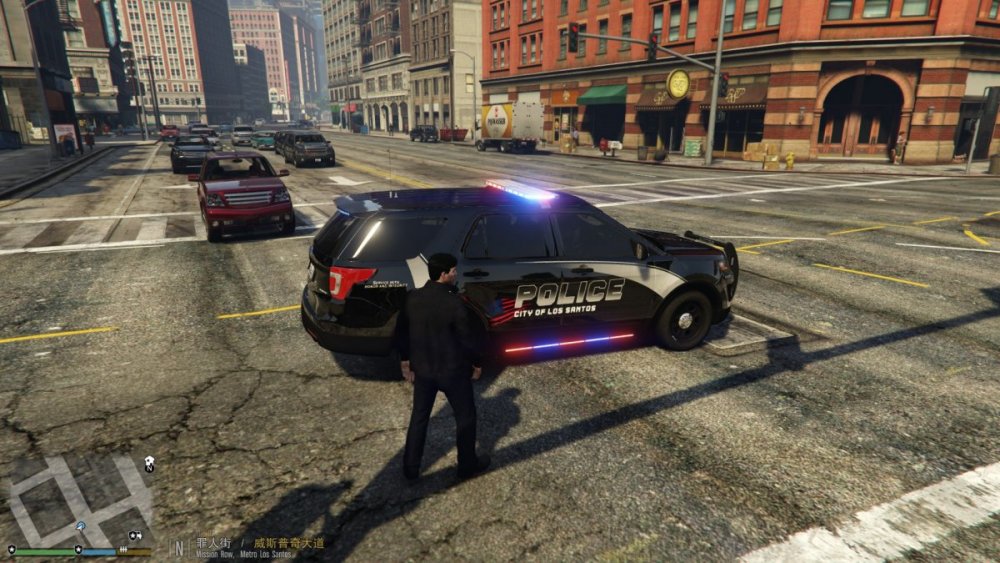Select the police blip beside the player arrow

tap(134, 536)
